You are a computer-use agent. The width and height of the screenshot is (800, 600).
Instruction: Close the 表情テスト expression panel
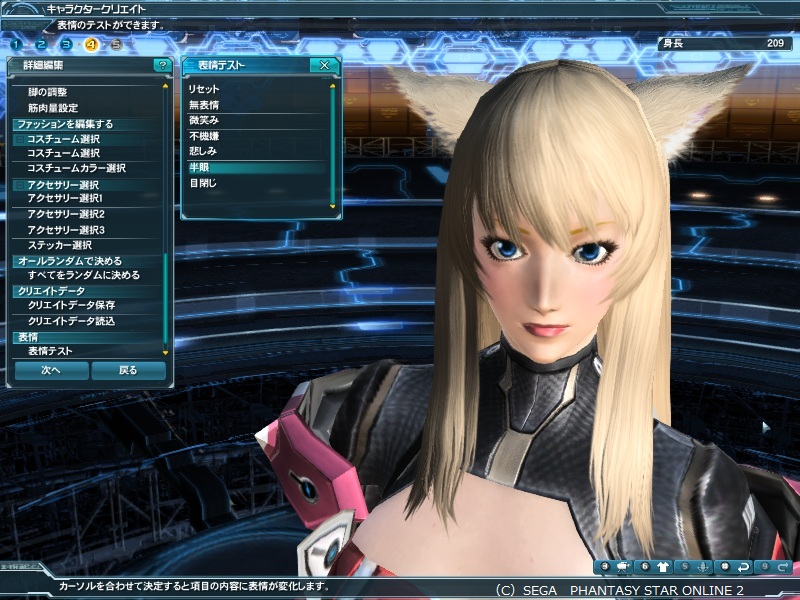coord(324,65)
